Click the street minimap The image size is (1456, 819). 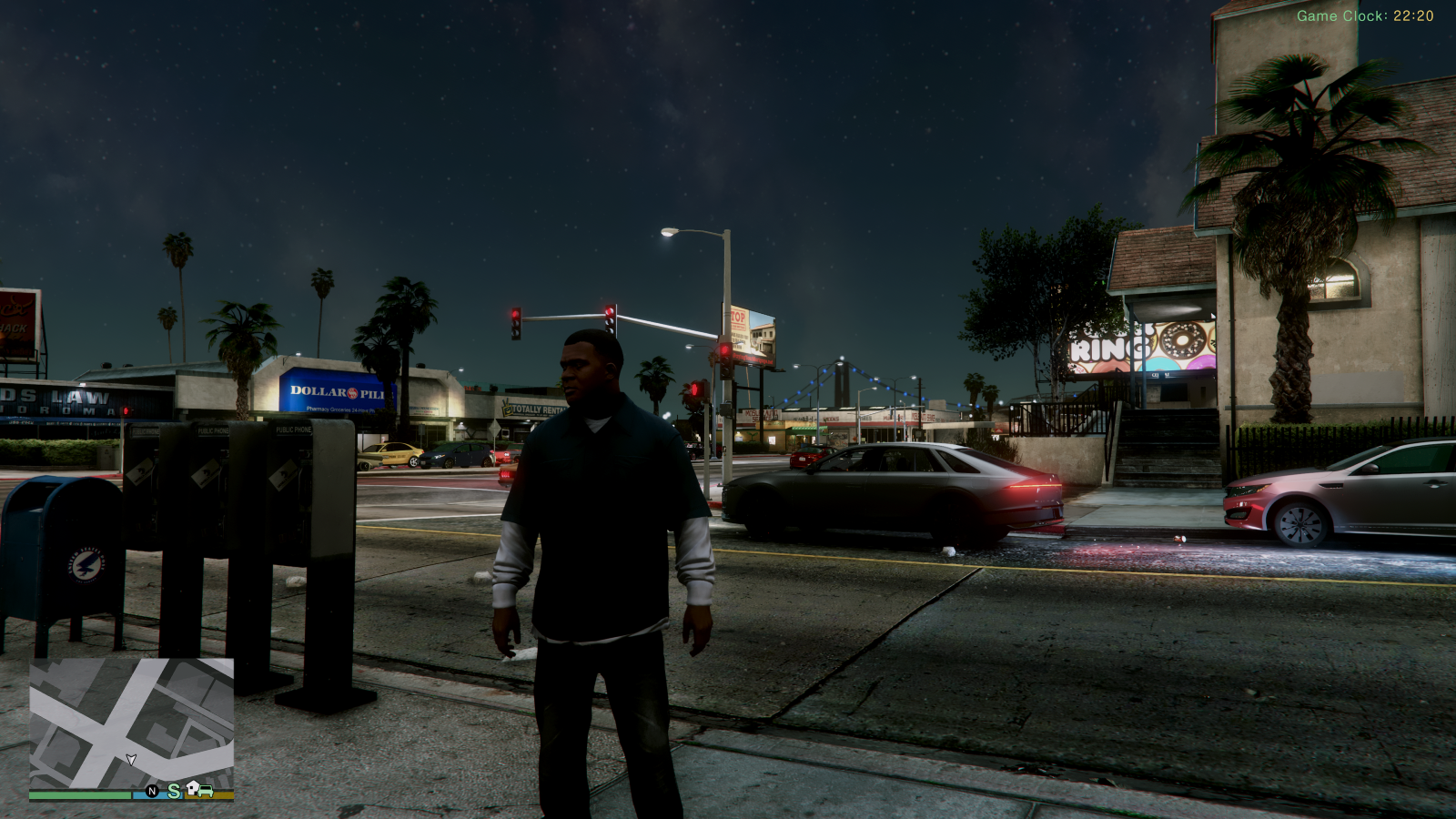click(131, 723)
